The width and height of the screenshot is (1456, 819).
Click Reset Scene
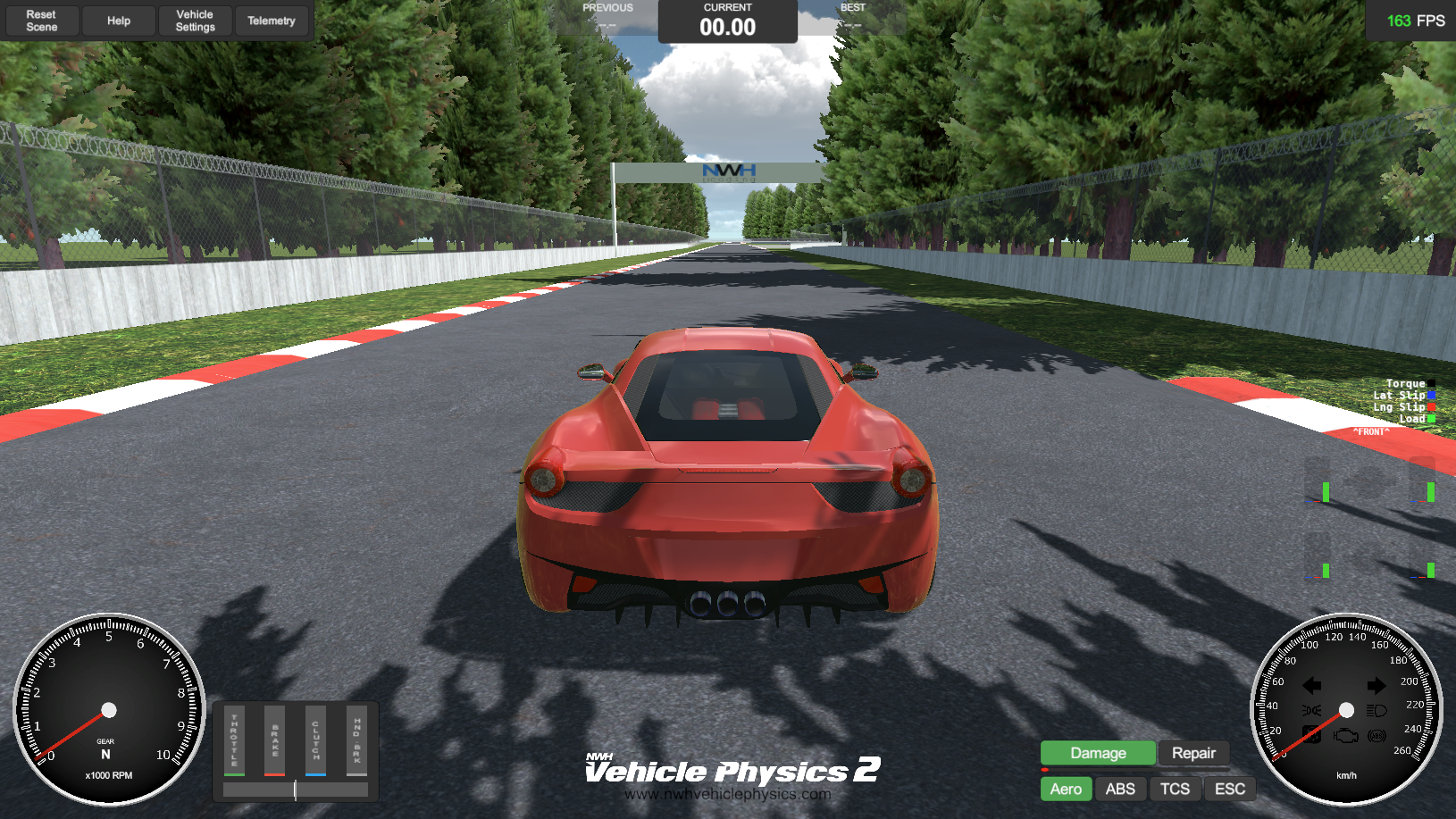click(x=41, y=21)
